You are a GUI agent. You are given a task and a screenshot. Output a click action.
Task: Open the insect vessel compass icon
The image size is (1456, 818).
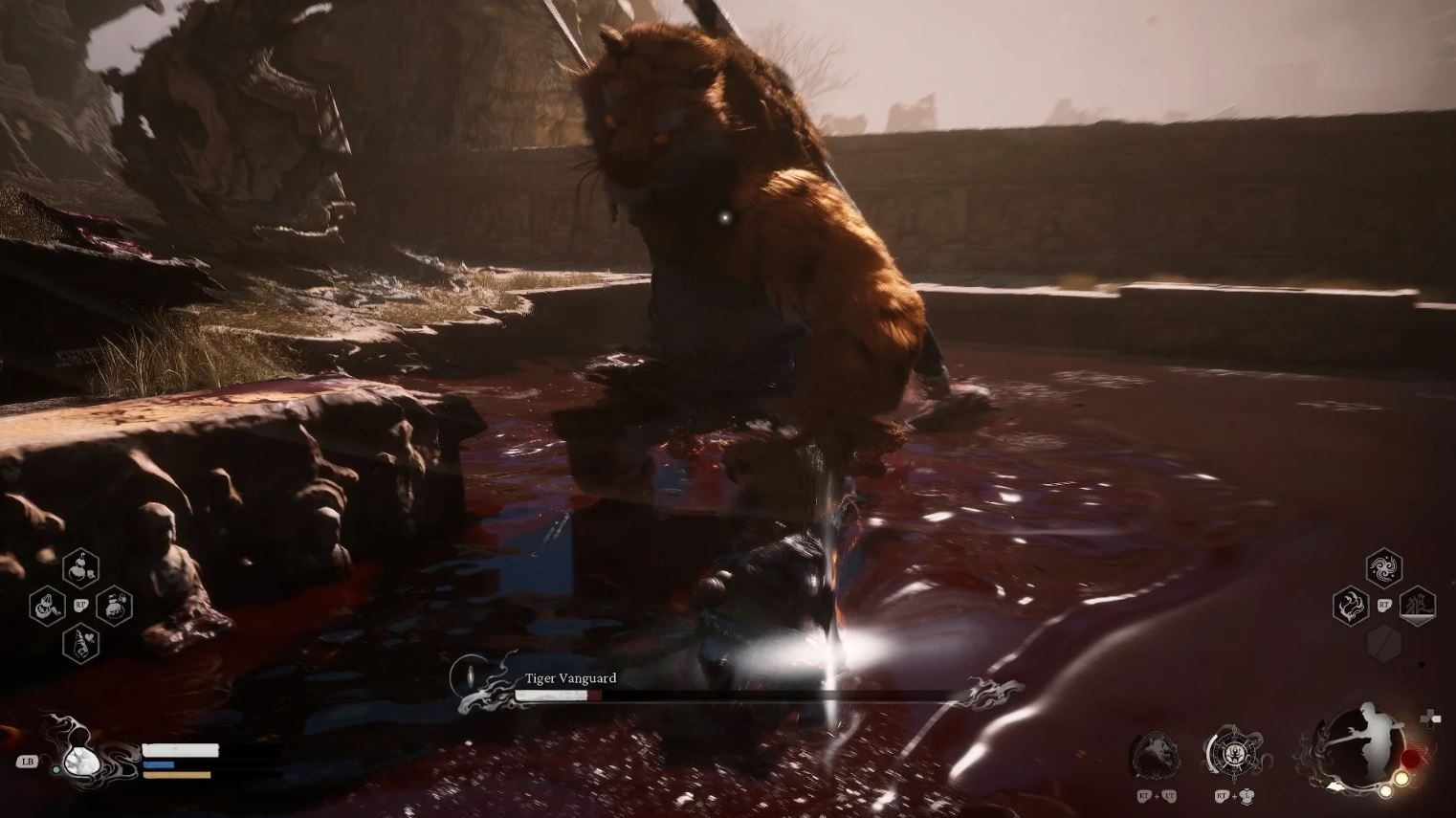tap(1234, 753)
